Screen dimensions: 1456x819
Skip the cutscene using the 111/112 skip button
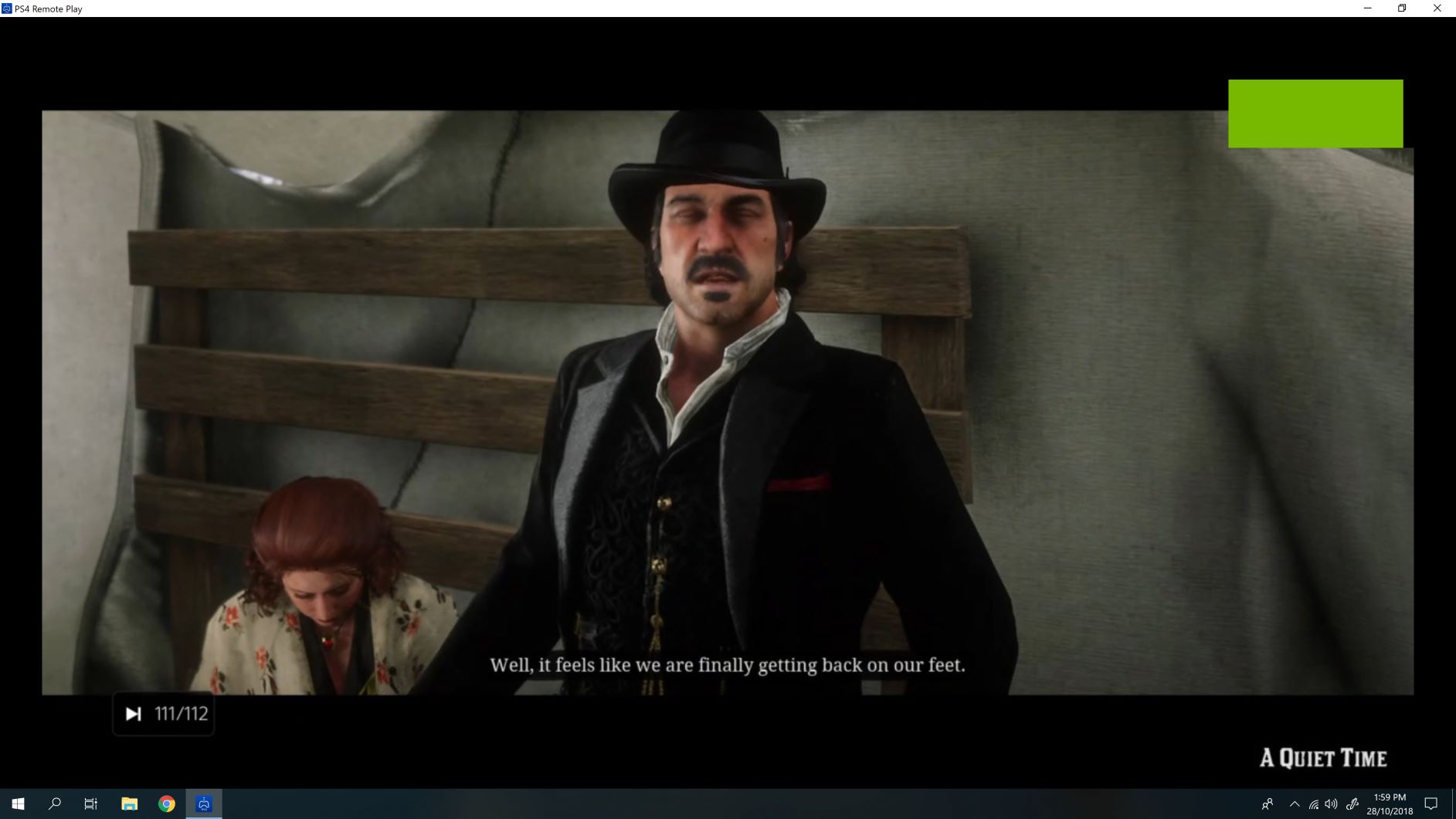click(163, 713)
